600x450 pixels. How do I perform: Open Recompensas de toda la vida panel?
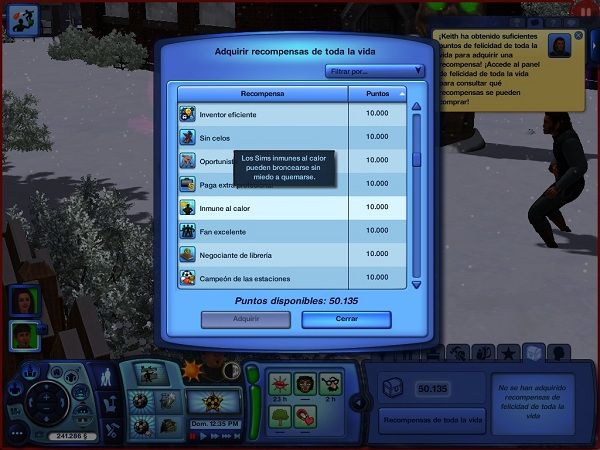[432, 421]
